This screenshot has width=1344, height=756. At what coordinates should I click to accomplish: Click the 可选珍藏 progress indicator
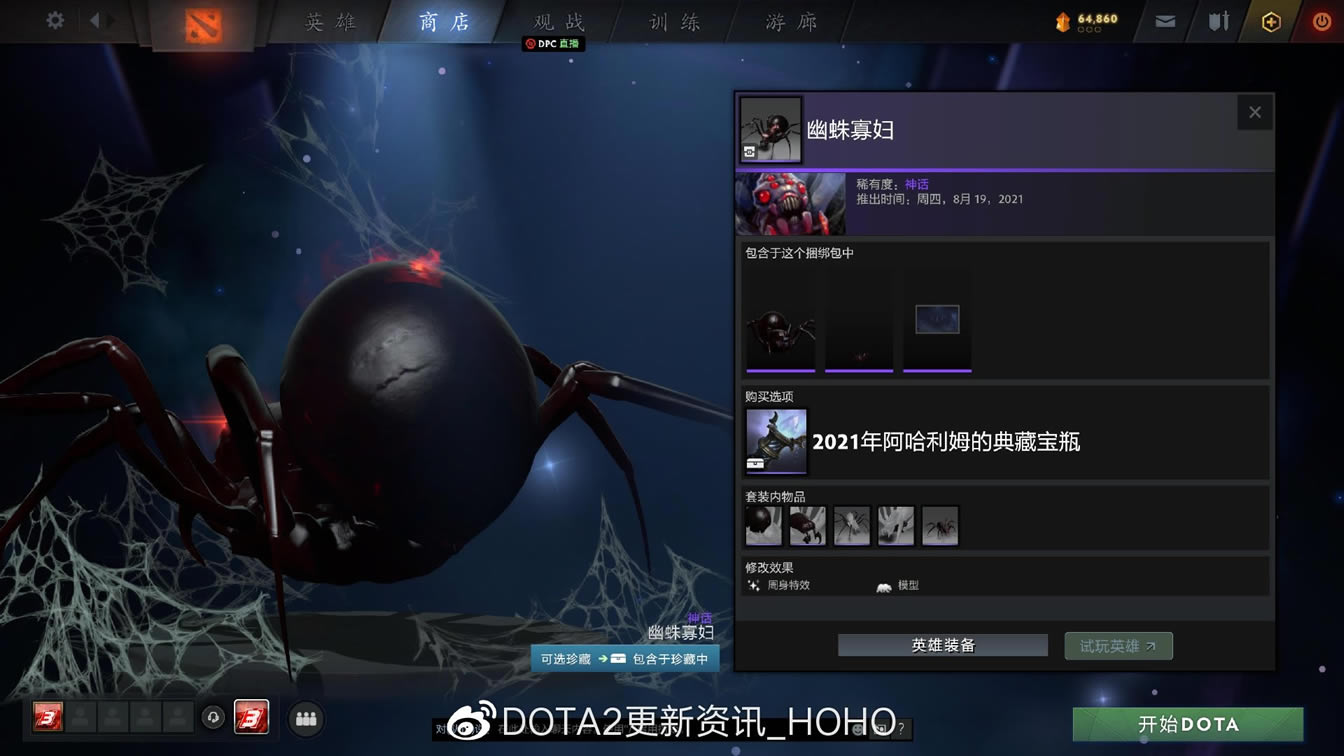pyautogui.click(x=564, y=660)
